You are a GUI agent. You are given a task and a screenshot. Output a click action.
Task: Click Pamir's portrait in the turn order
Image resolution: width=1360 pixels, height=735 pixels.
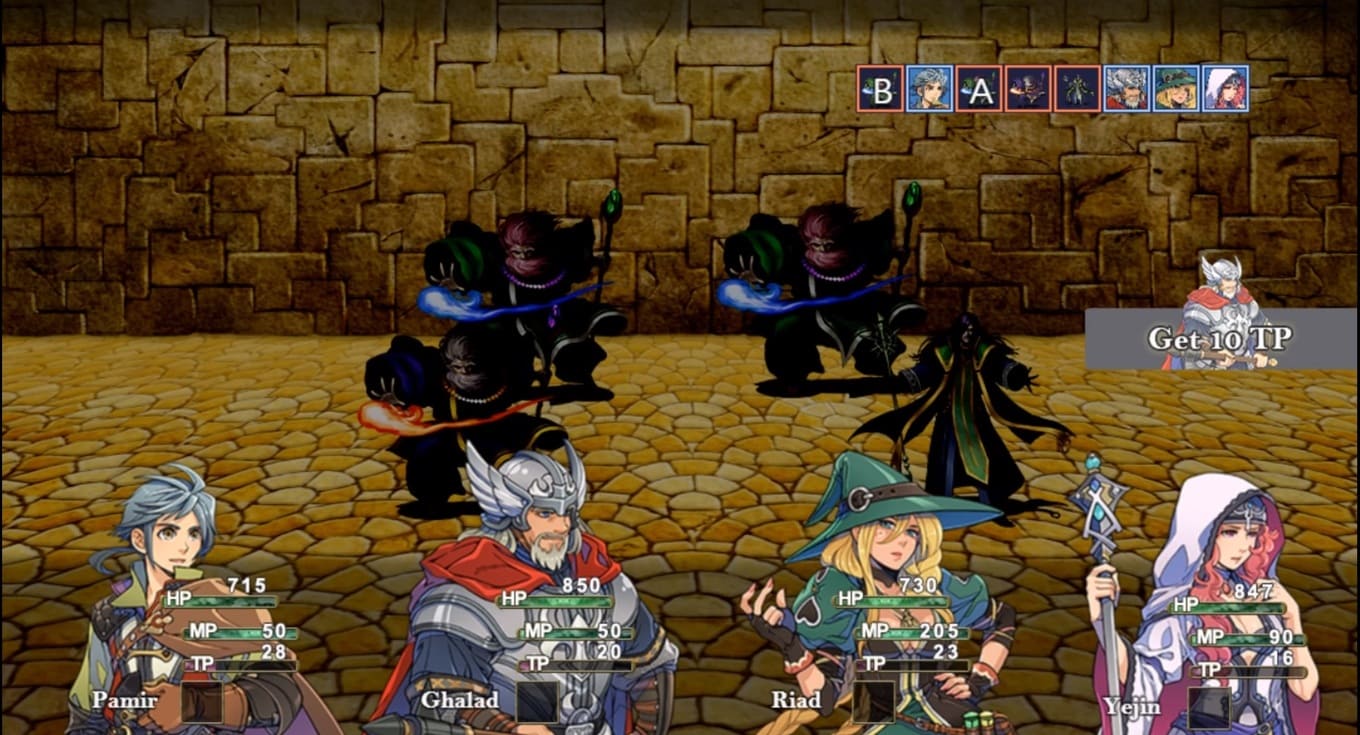tap(929, 89)
